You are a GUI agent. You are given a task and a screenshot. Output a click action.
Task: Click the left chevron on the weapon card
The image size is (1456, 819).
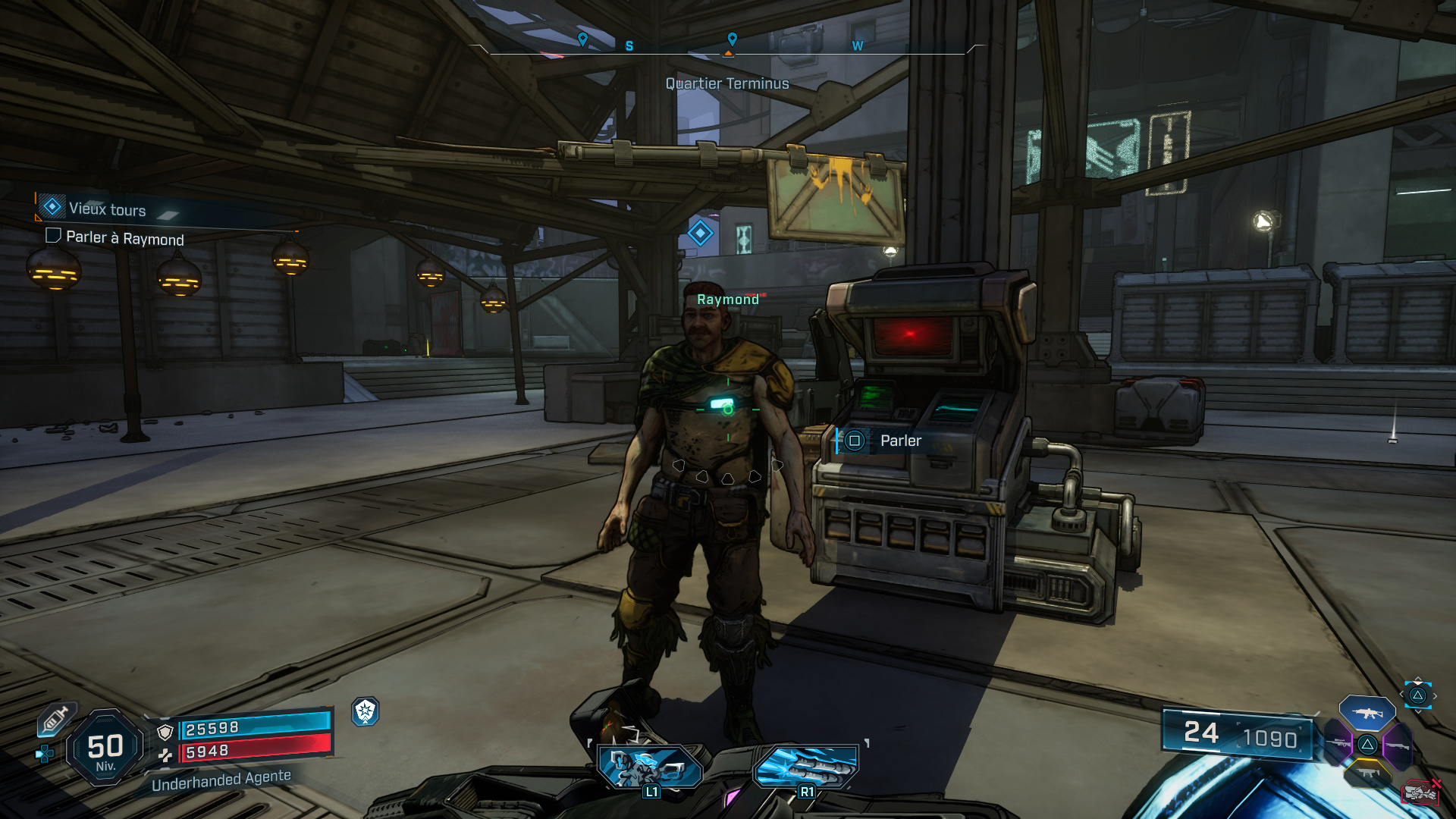(x=1401, y=694)
